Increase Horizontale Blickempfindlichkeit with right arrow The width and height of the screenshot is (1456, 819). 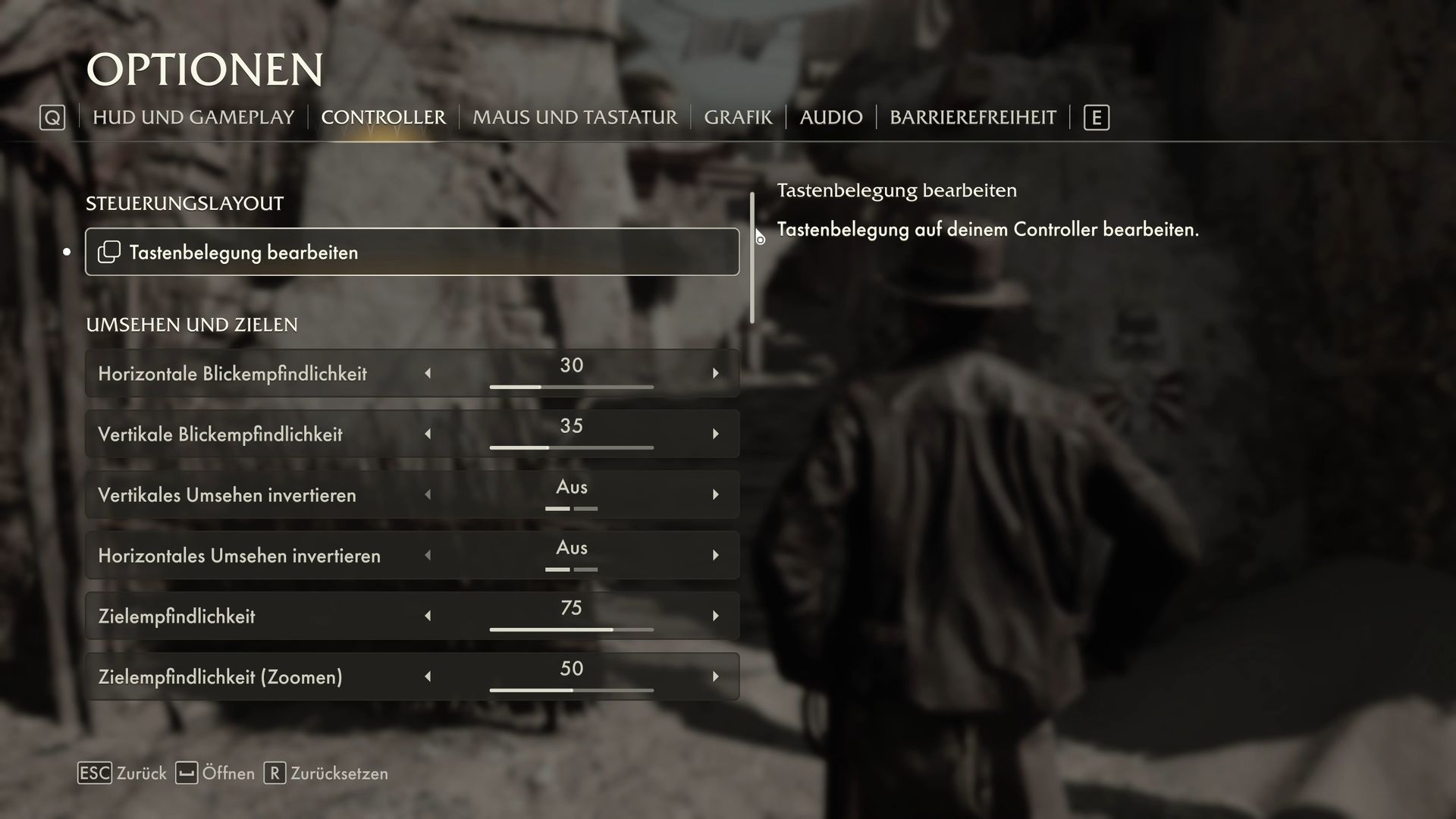coord(715,373)
